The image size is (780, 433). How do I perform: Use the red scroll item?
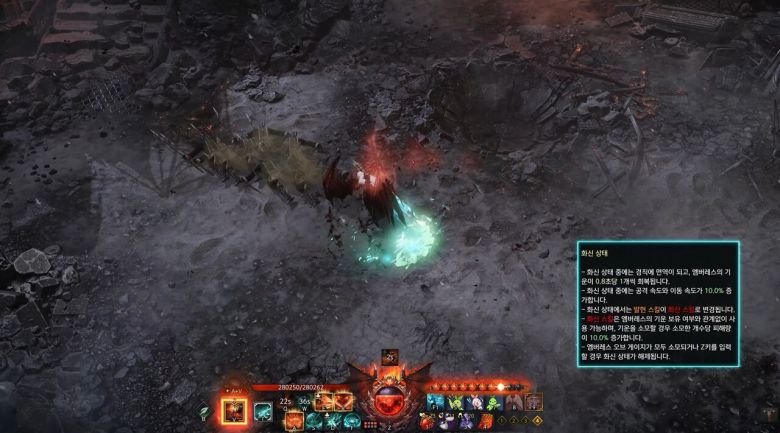(x=485, y=421)
